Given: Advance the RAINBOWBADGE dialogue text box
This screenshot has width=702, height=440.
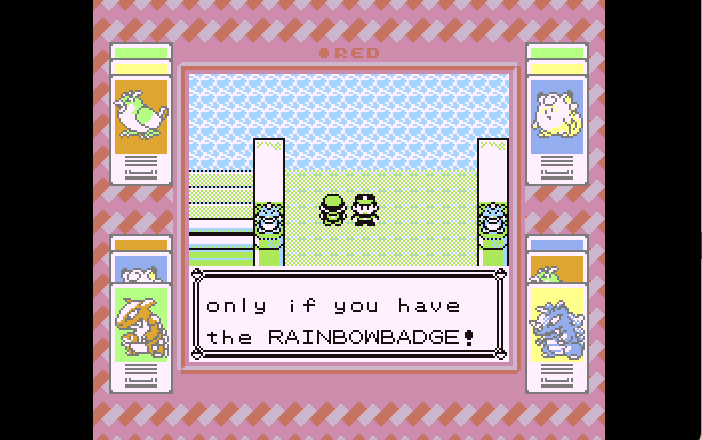Looking at the screenshot, I should coord(349,313).
